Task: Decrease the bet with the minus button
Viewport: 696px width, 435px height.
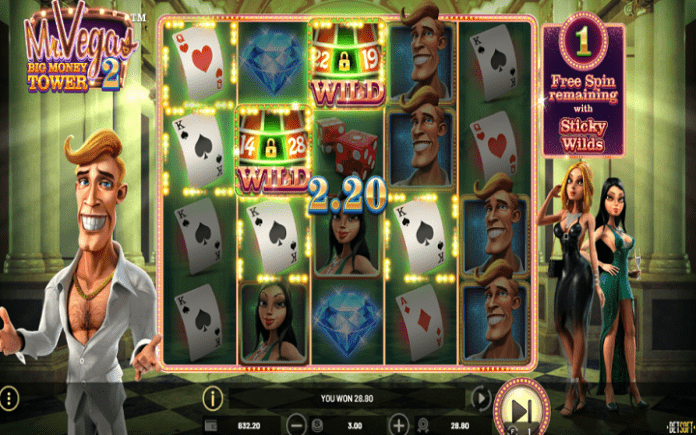Action: point(298,424)
